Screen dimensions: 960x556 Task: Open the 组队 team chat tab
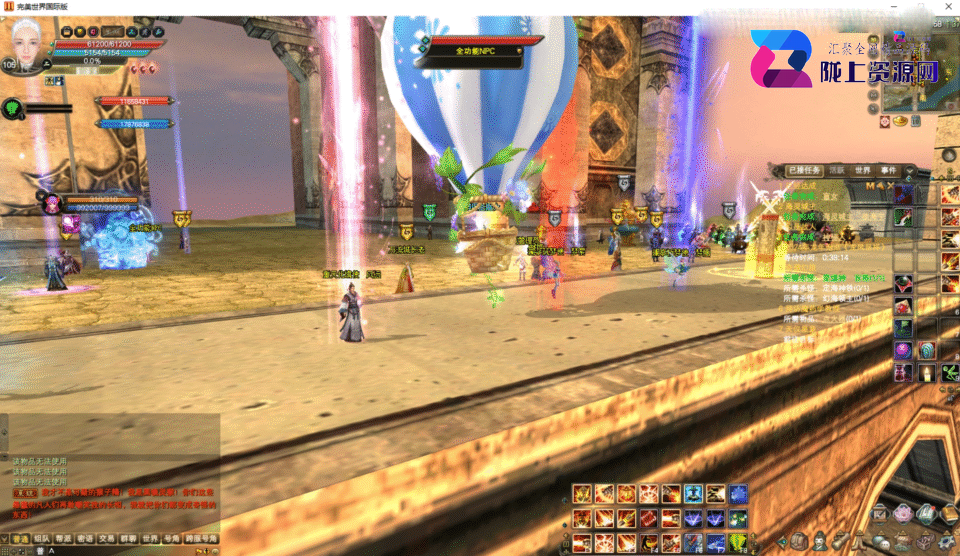point(42,538)
